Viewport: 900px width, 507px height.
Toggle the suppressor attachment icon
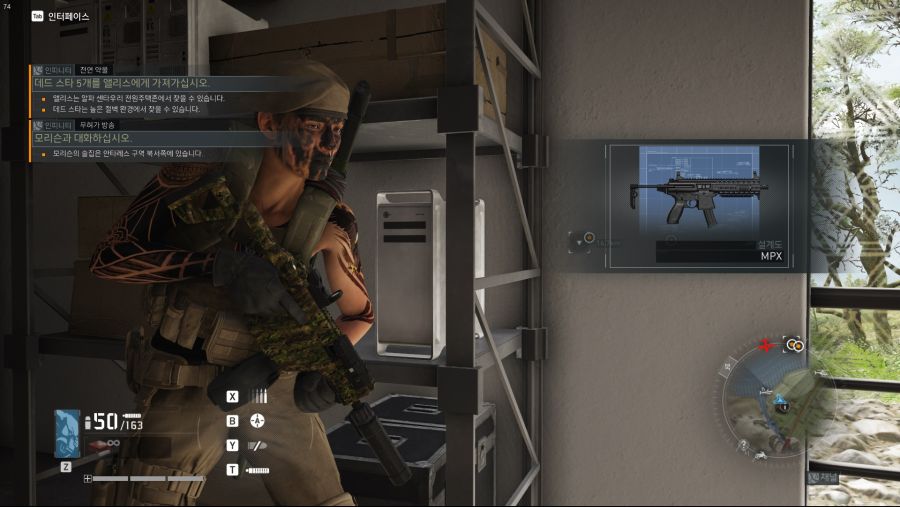click(x=258, y=470)
